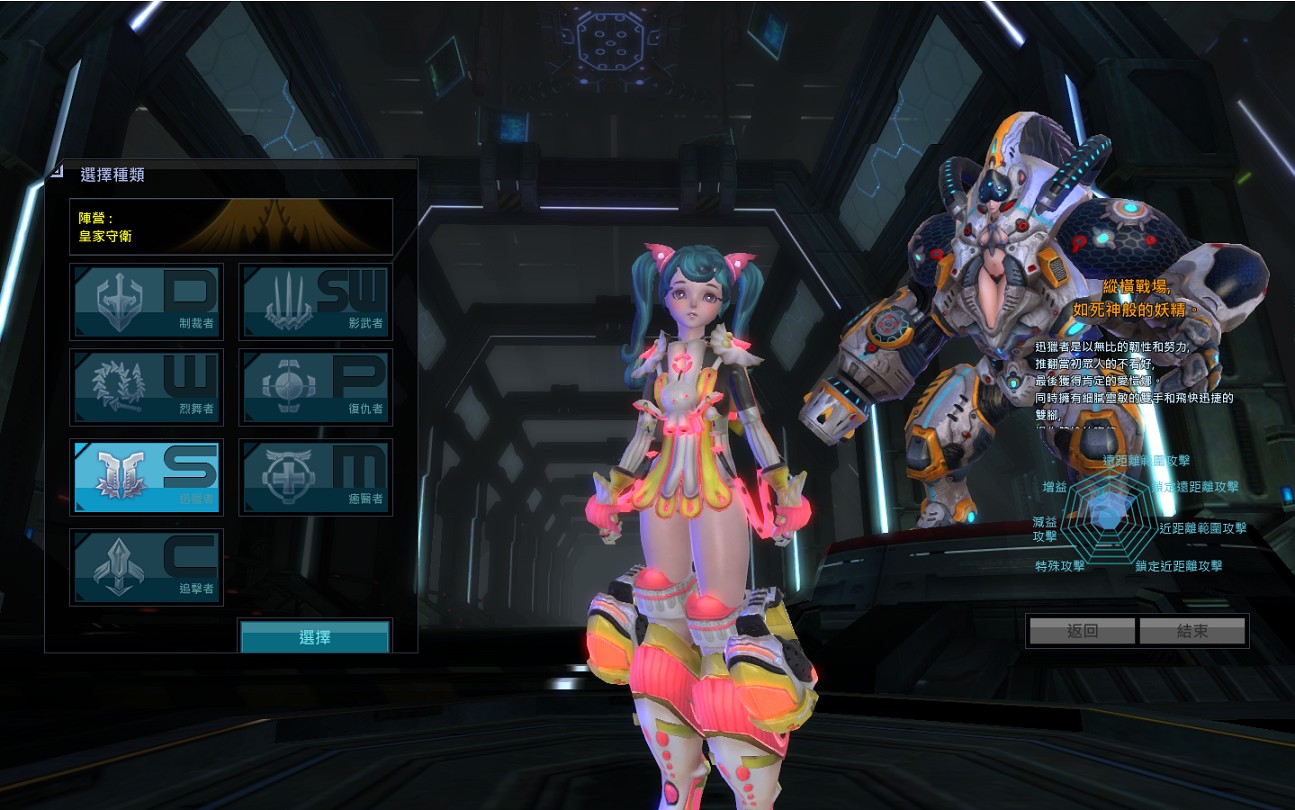This screenshot has height=810, width=1295.
Task: Select the 追擊者 (C) class tile
Action: point(146,566)
